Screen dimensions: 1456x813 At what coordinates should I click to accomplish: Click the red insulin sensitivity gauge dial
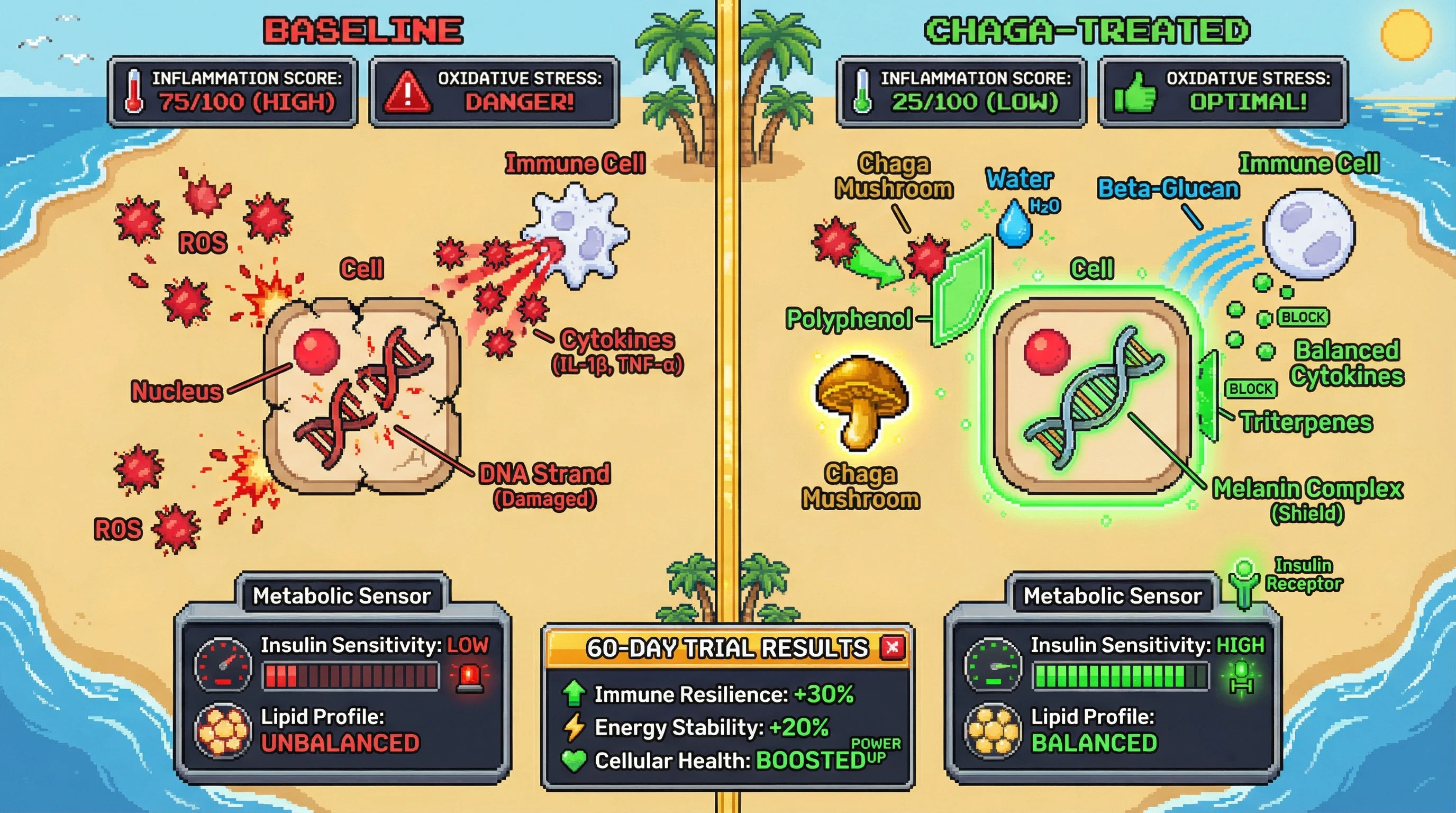click(223, 665)
